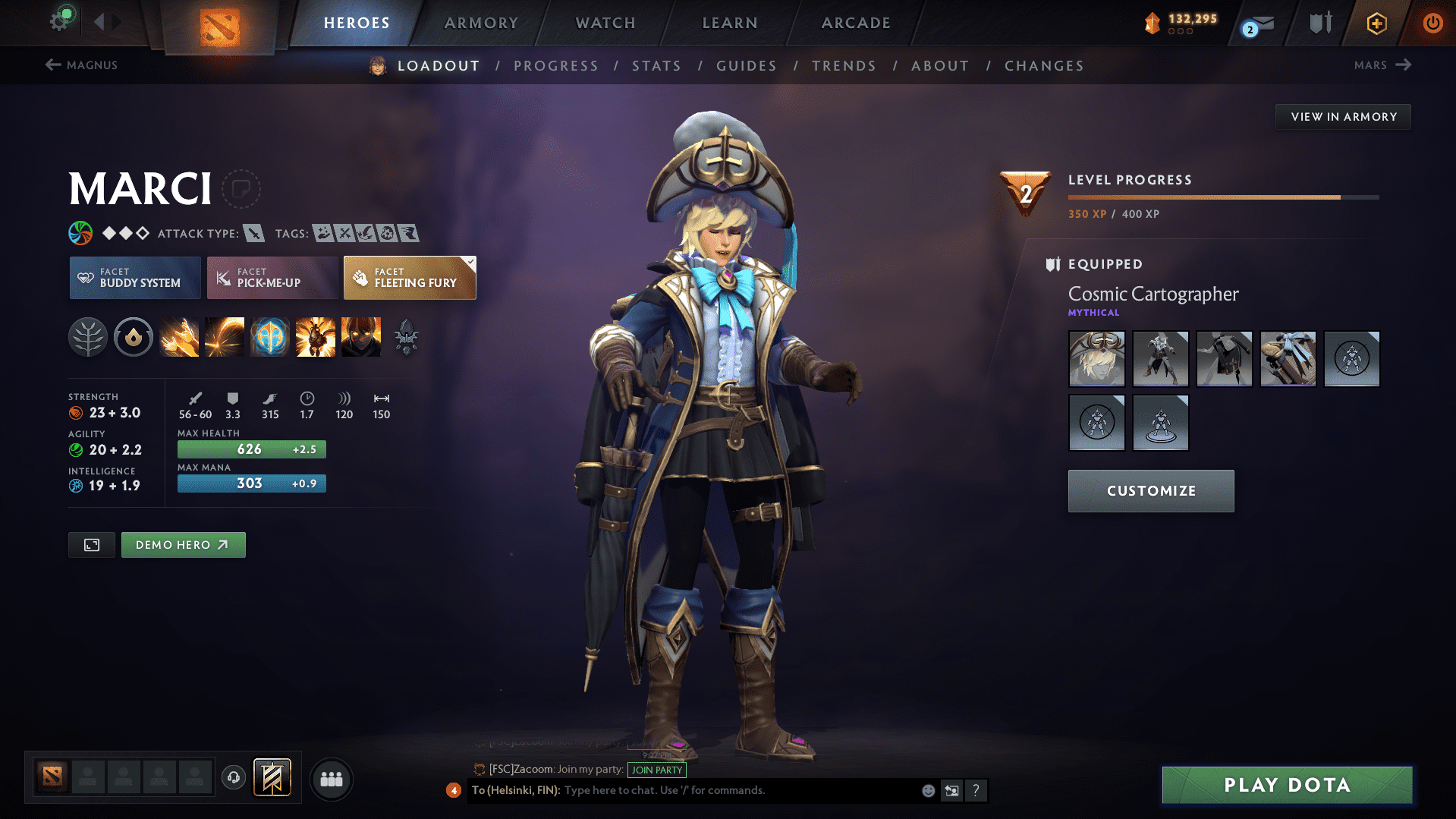Select the Buddy System facet
Screen dimensions: 1456x819
tap(135, 278)
